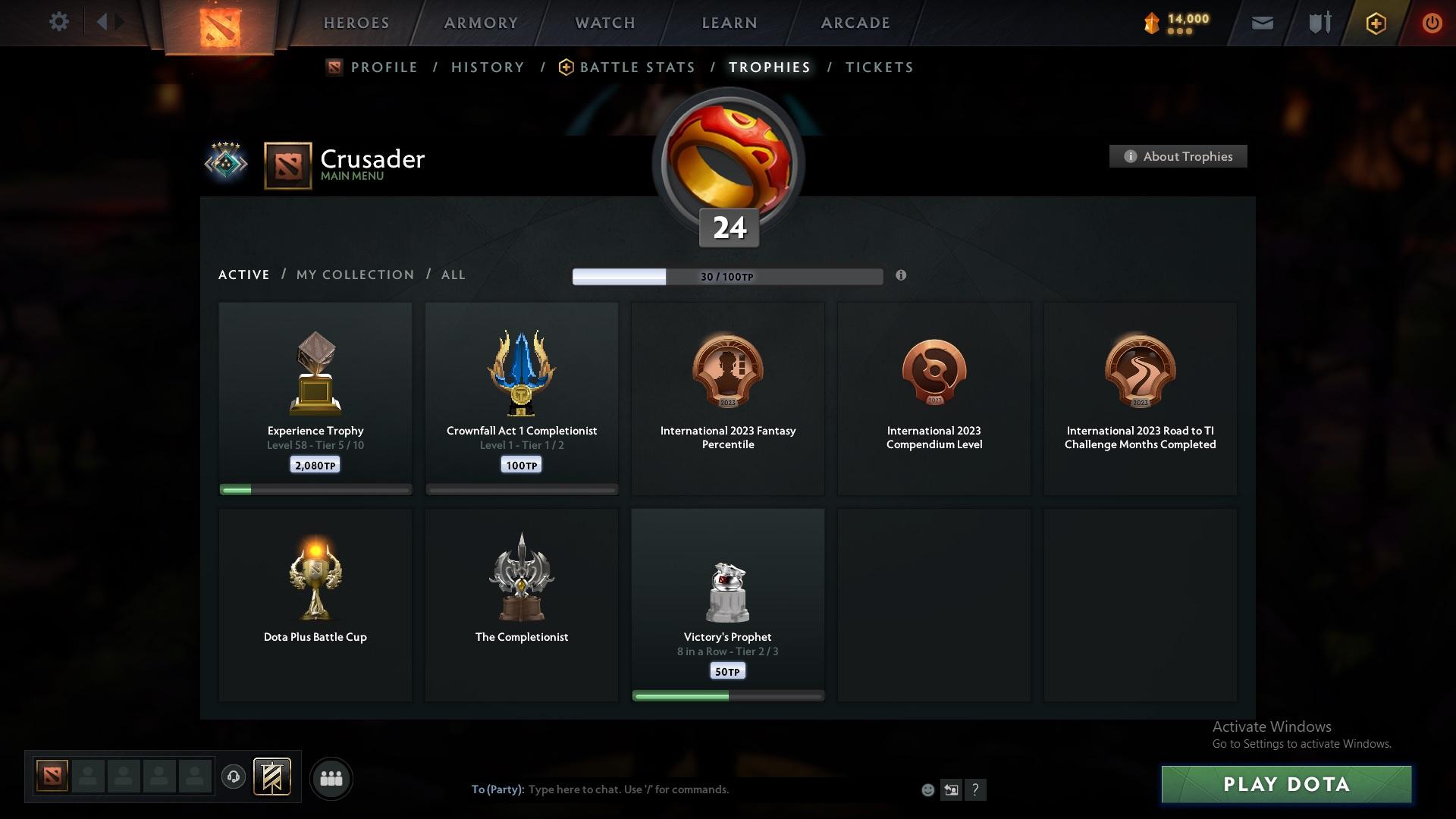The image size is (1456, 819).
Task: Click the emoticon smiley in chat bar
Action: [x=927, y=789]
